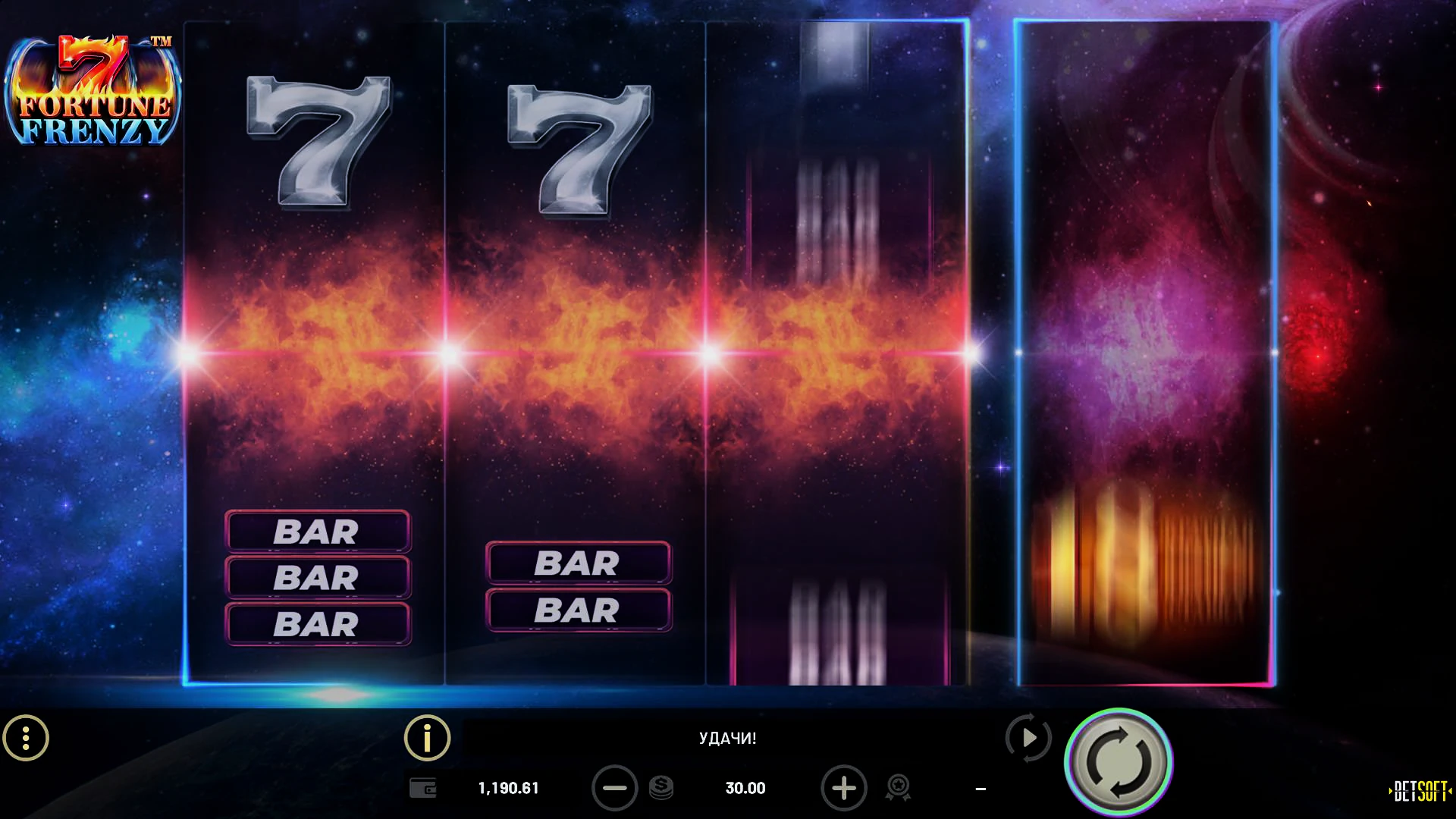Click the award ribbon win icon

coord(898,788)
